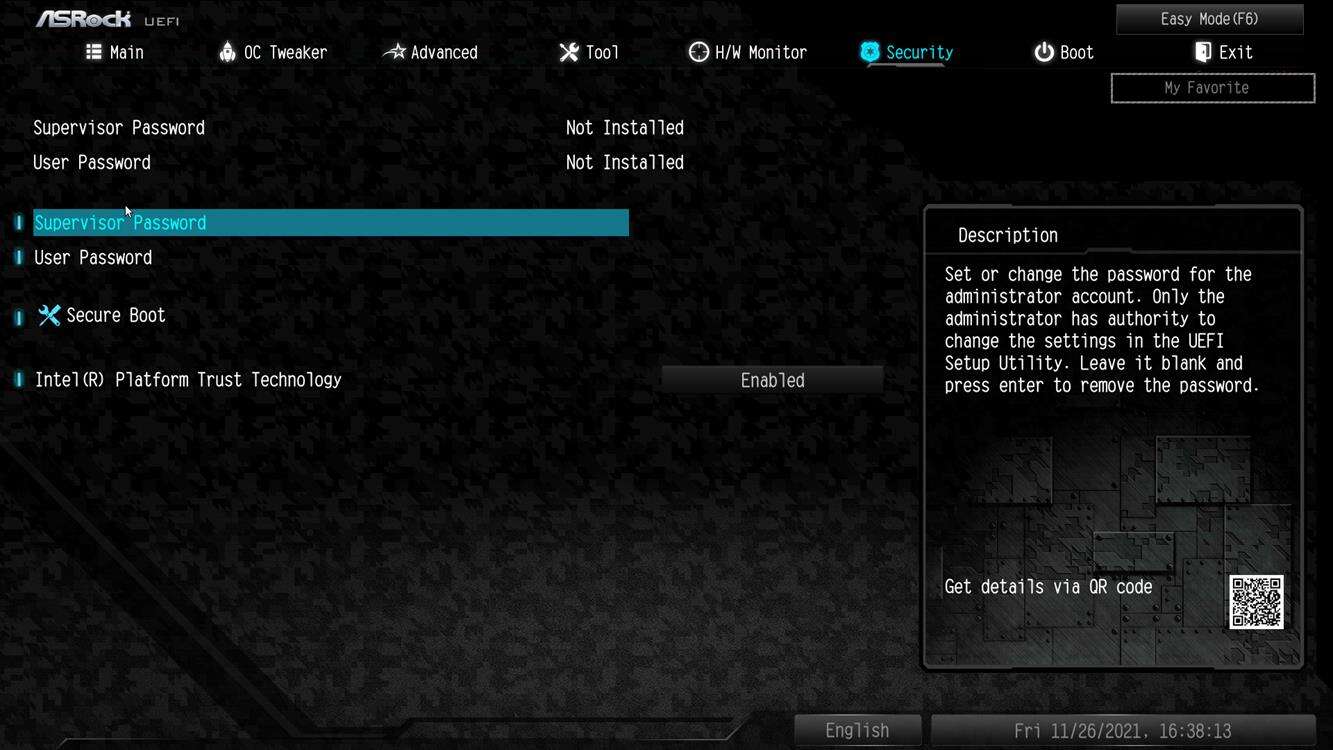Select the OC Tweaker gauge icon
This screenshot has width=1333, height=750.
point(226,51)
